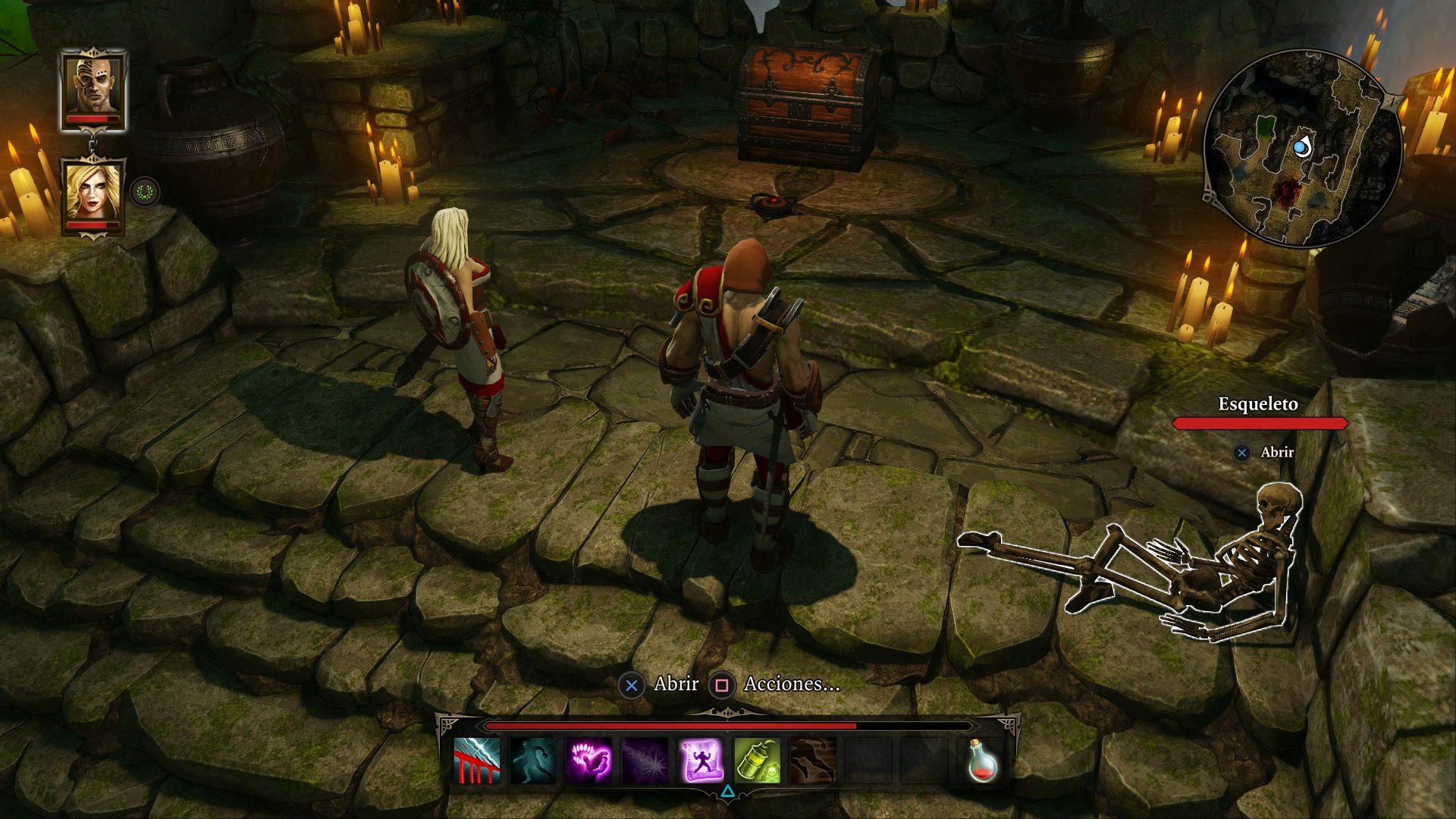Select the blonde woman's party portrait
The height and width of the screenshot is (819, 1456).
[93, 193]
